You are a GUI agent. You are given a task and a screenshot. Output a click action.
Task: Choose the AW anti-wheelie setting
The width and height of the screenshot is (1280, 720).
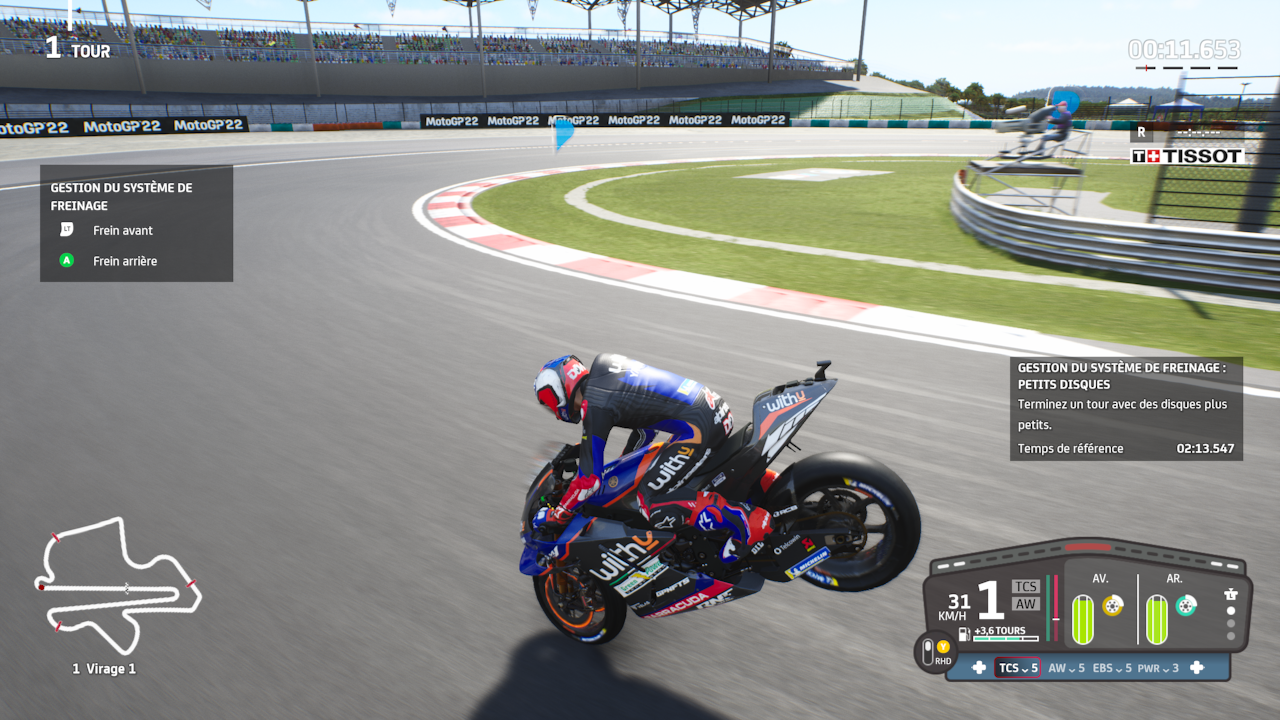pos(1066,668)
